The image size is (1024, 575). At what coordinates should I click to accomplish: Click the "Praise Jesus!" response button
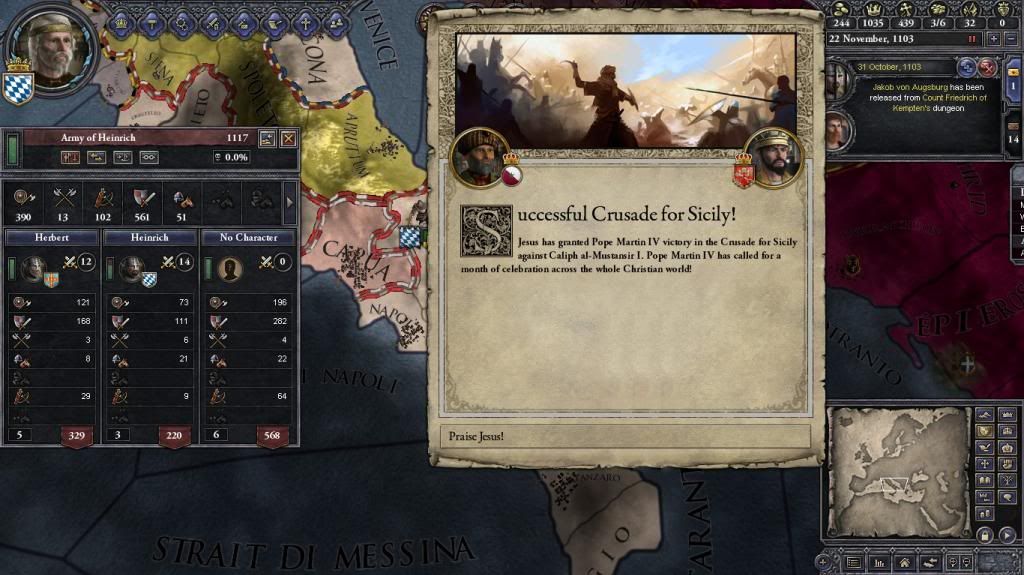tap(624, 436)
